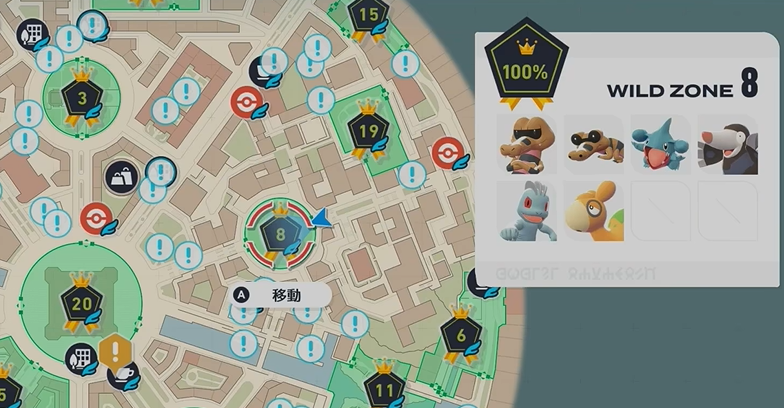Select the Wild Zone 8 map marker

(x=281, y=235)
